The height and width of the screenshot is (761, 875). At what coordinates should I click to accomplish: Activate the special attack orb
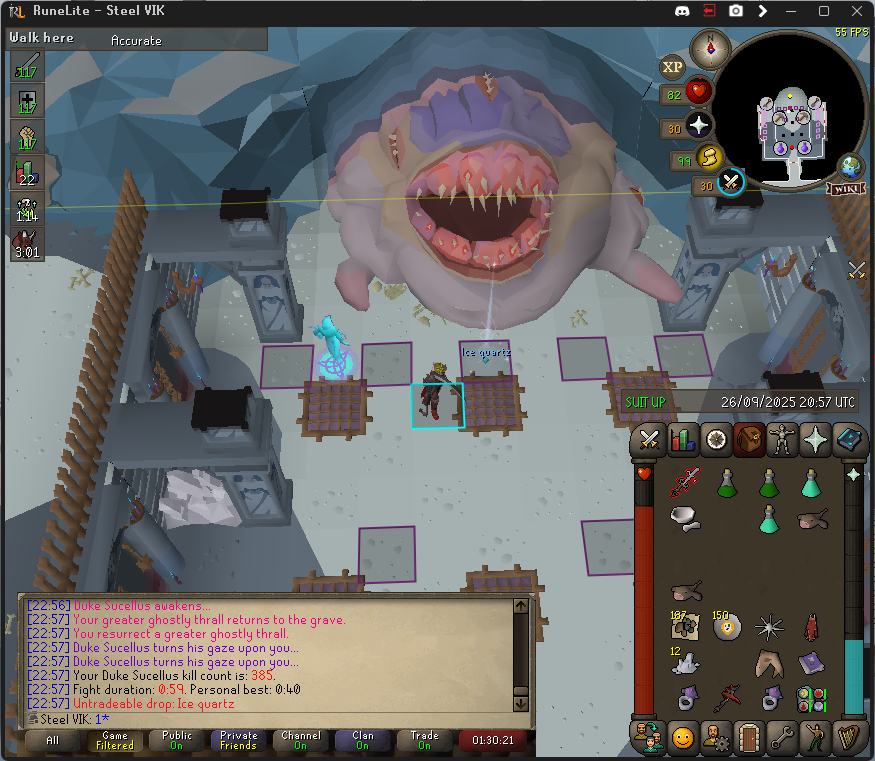(x=732, y=182)
